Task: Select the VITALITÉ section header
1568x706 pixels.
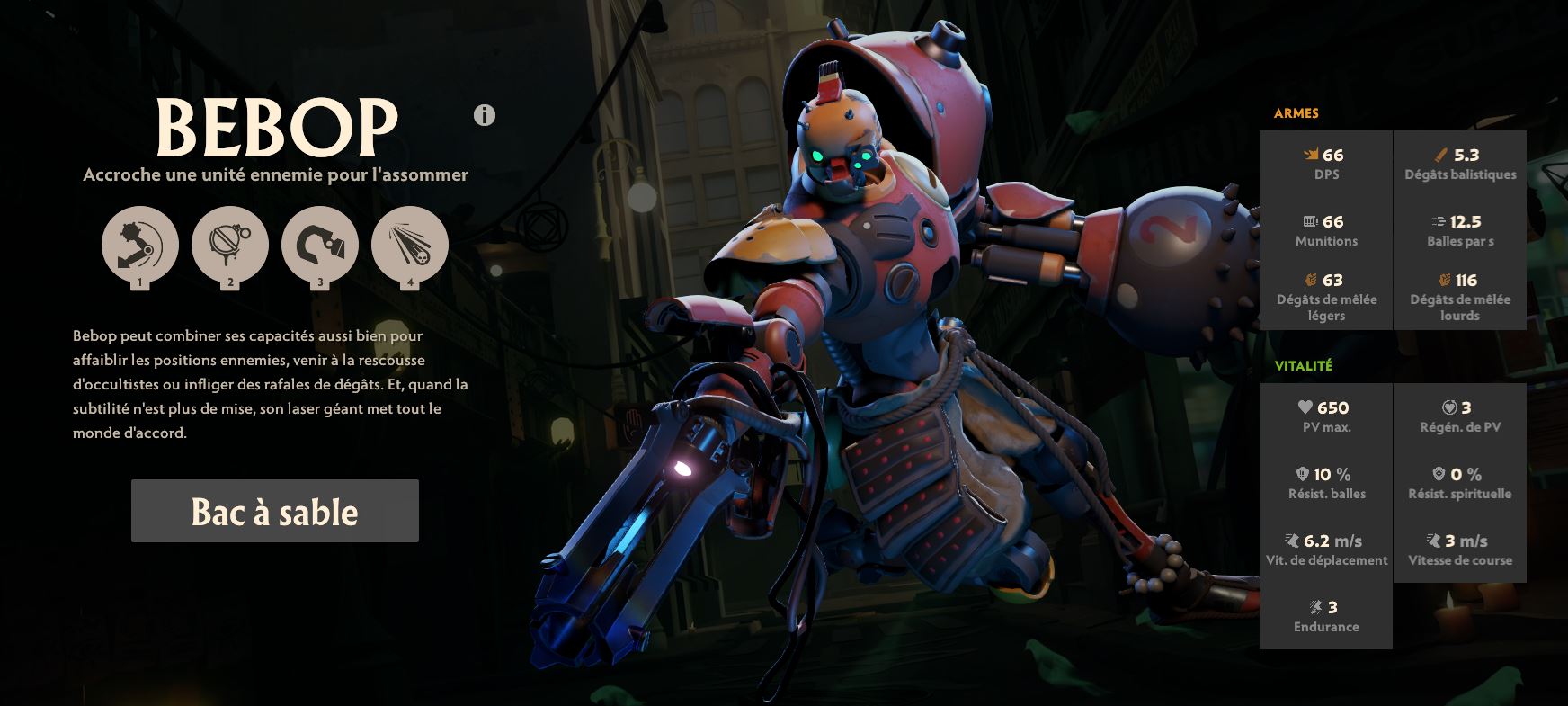Action: pyautogui.click(x=1305, y=366)
